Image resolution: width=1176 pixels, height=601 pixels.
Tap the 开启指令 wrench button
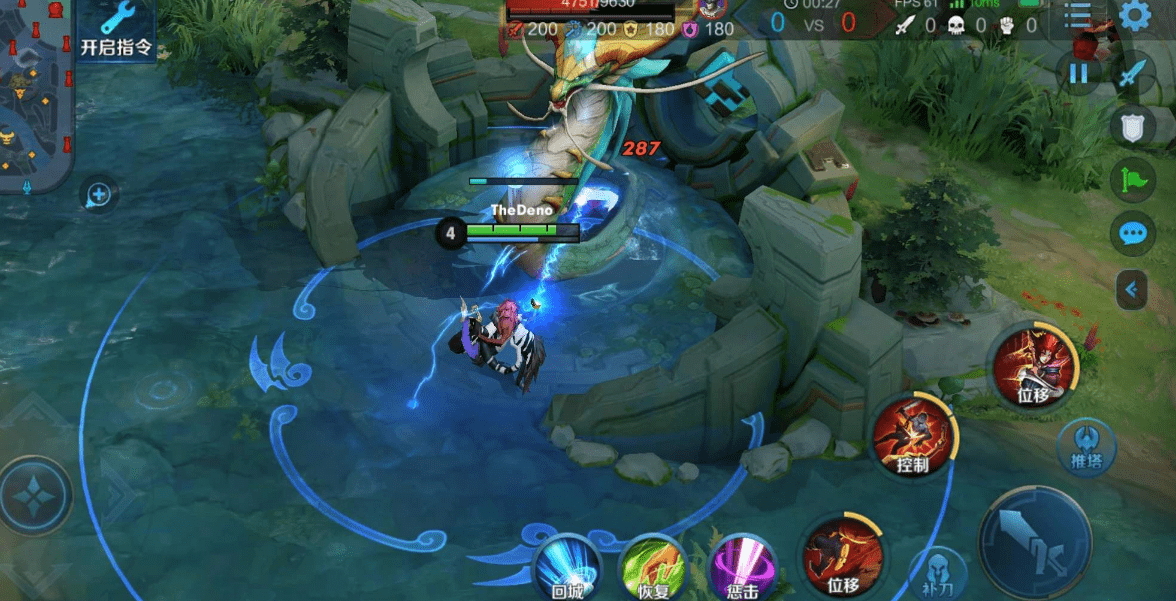[117, 28]
